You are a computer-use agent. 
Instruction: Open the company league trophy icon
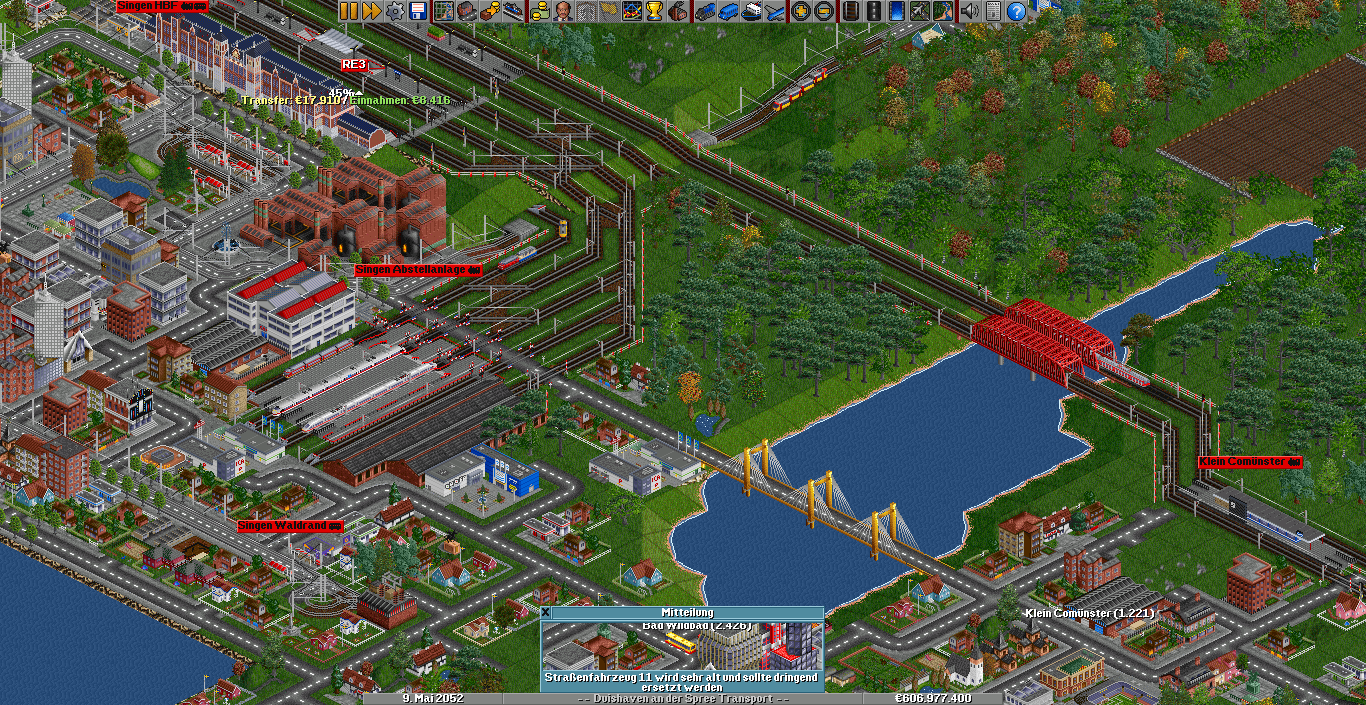point(654,11)
